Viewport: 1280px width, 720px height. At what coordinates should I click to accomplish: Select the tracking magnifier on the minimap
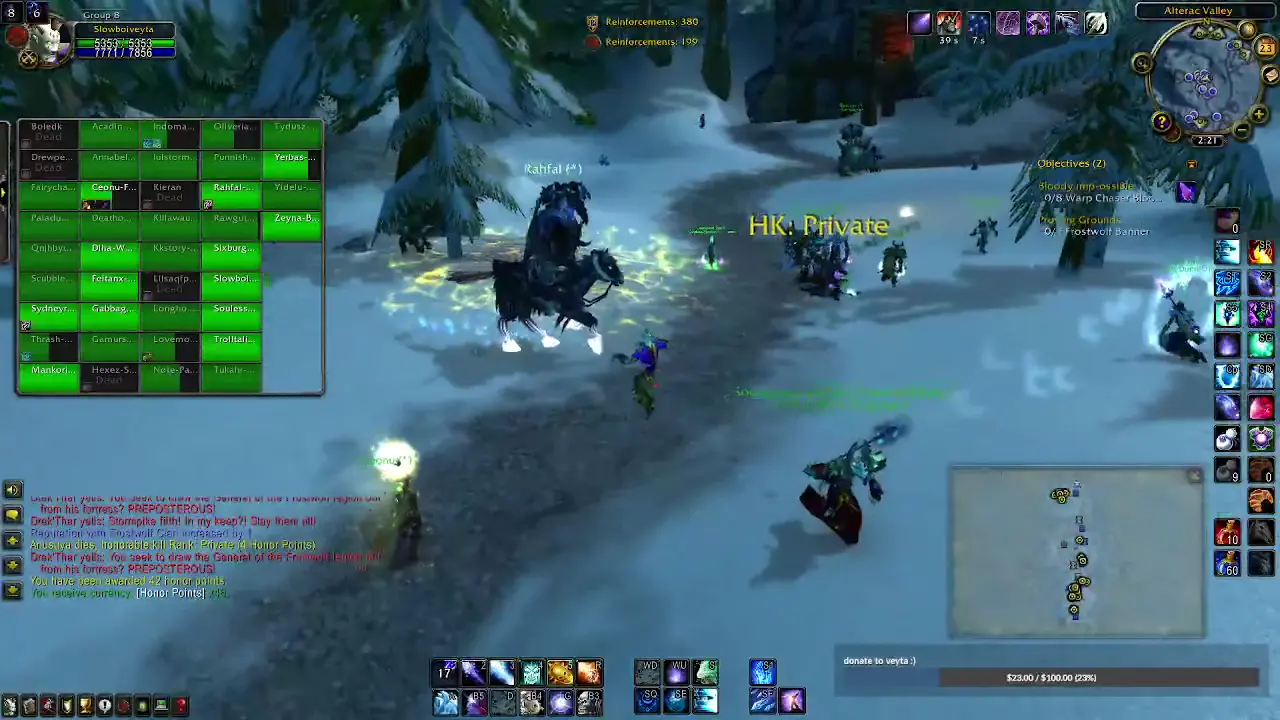point(1141,63)
